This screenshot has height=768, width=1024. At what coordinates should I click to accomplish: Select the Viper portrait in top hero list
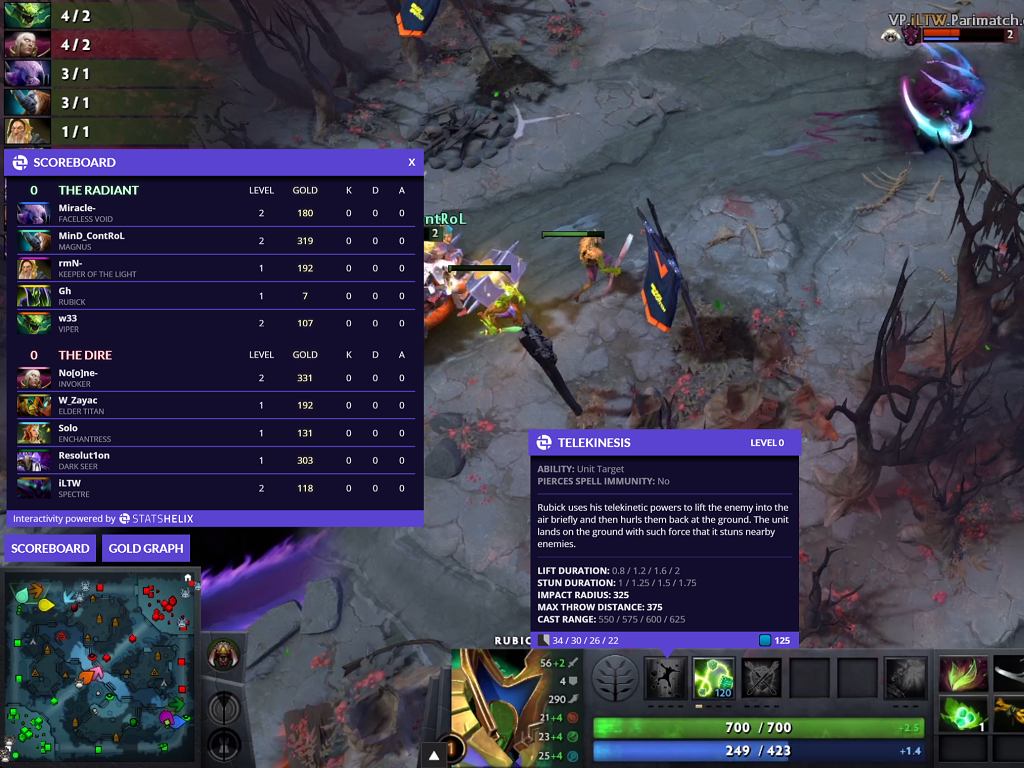[27, 15]
